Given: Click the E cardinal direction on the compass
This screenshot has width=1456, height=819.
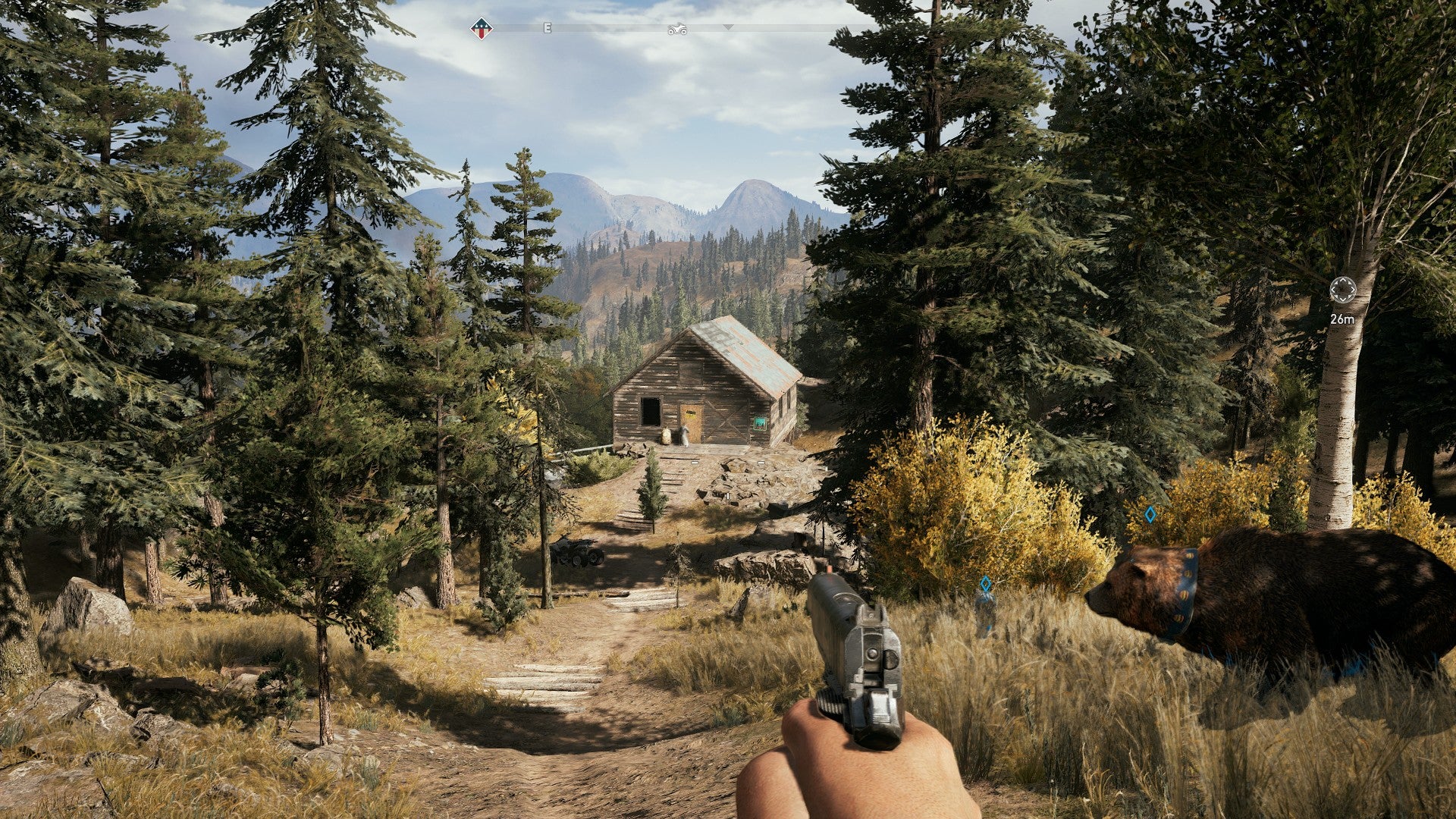Looking at the screenshot, I should click(548, 29).
